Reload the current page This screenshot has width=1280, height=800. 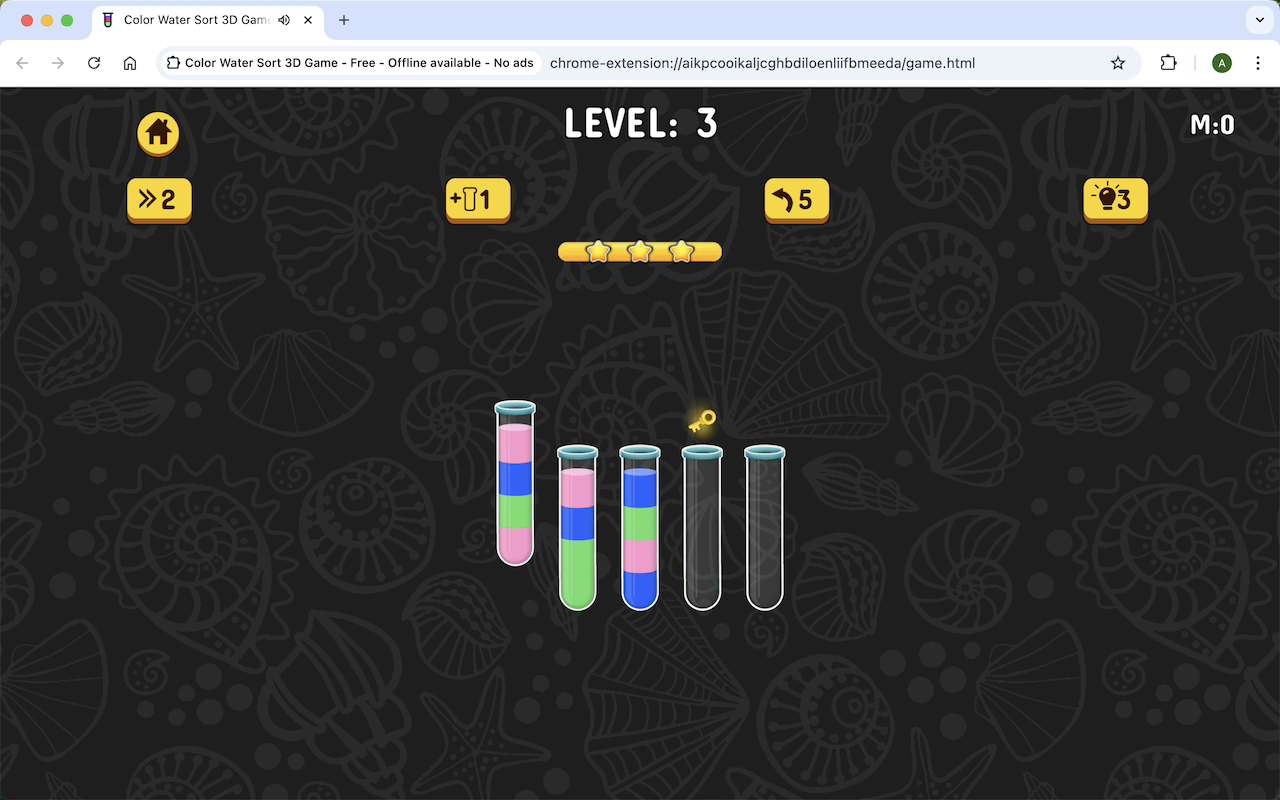(x=94, y=62)
